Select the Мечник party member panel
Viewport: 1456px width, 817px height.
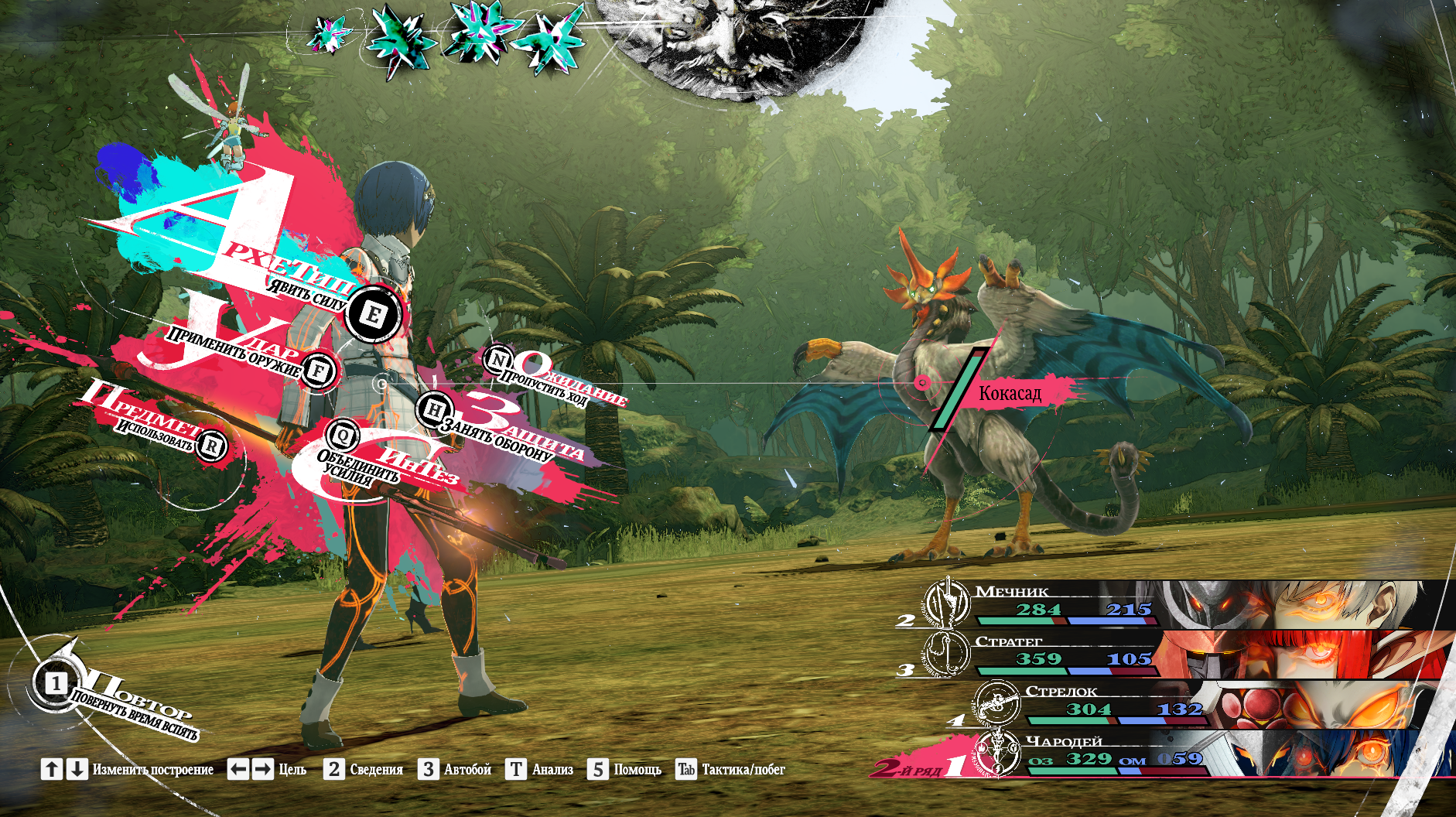[1176, 605]
